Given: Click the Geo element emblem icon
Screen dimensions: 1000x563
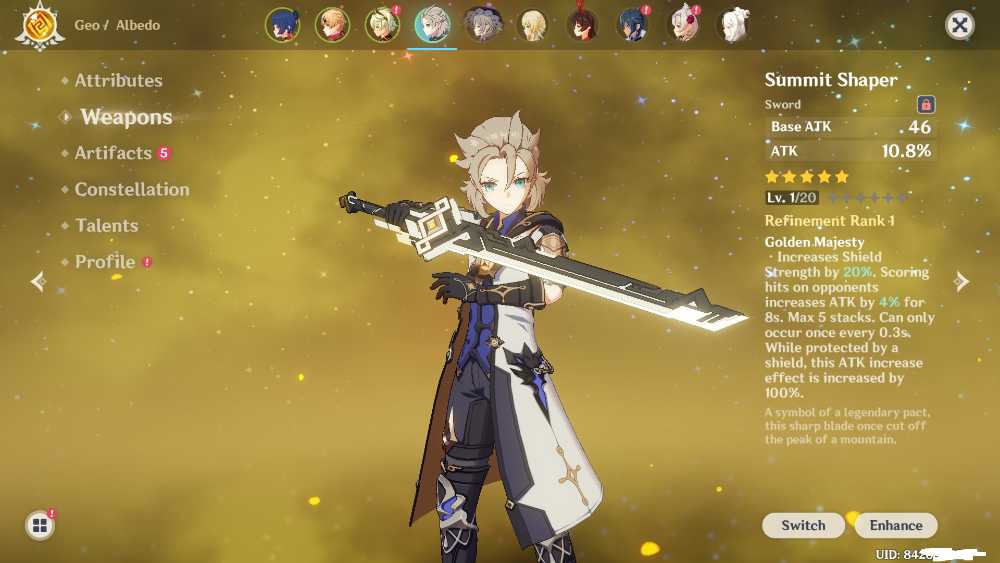Looking at the screenshot, I should tap(39, 25).
